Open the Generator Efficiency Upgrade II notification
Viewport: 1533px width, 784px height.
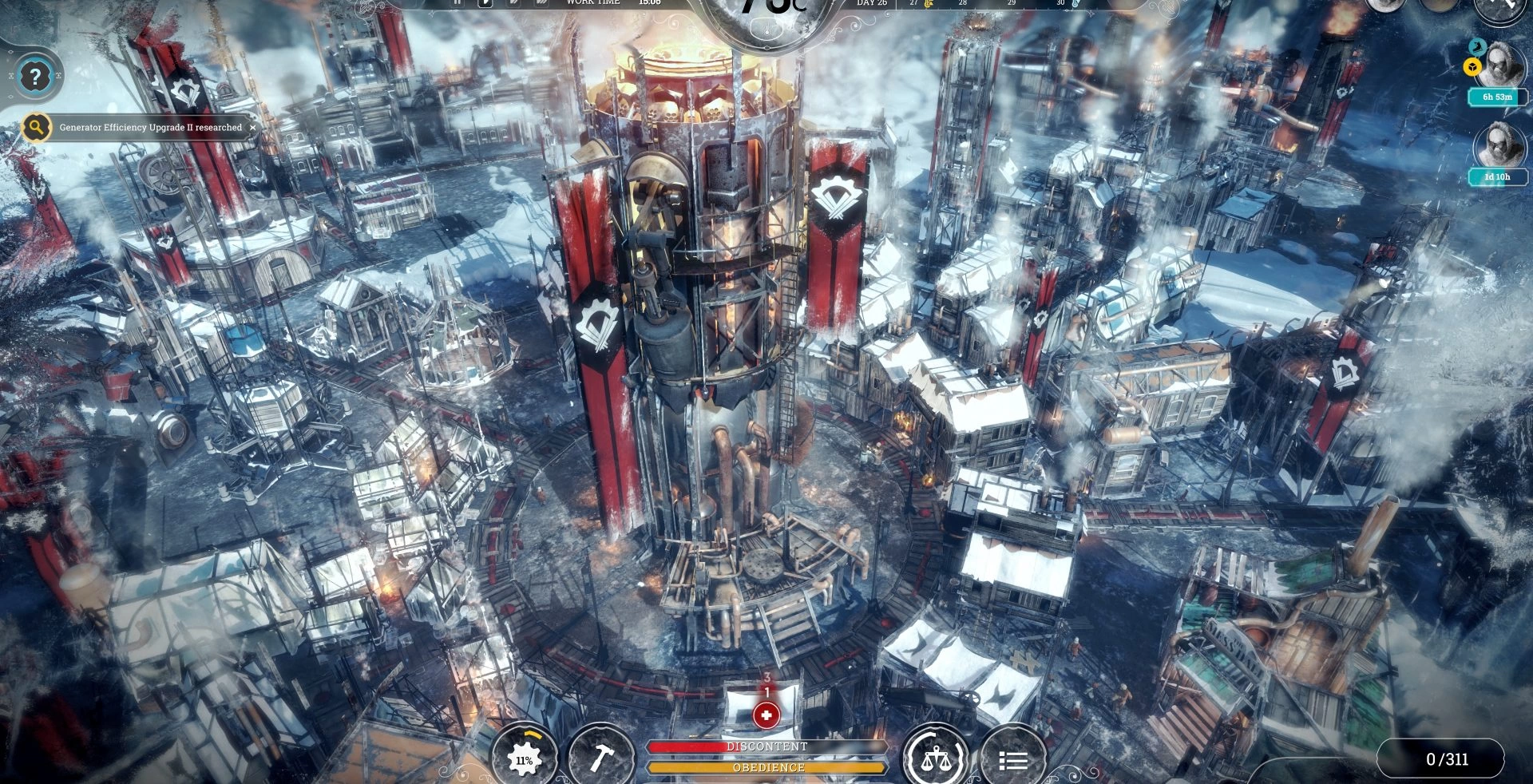coord(150,128)
